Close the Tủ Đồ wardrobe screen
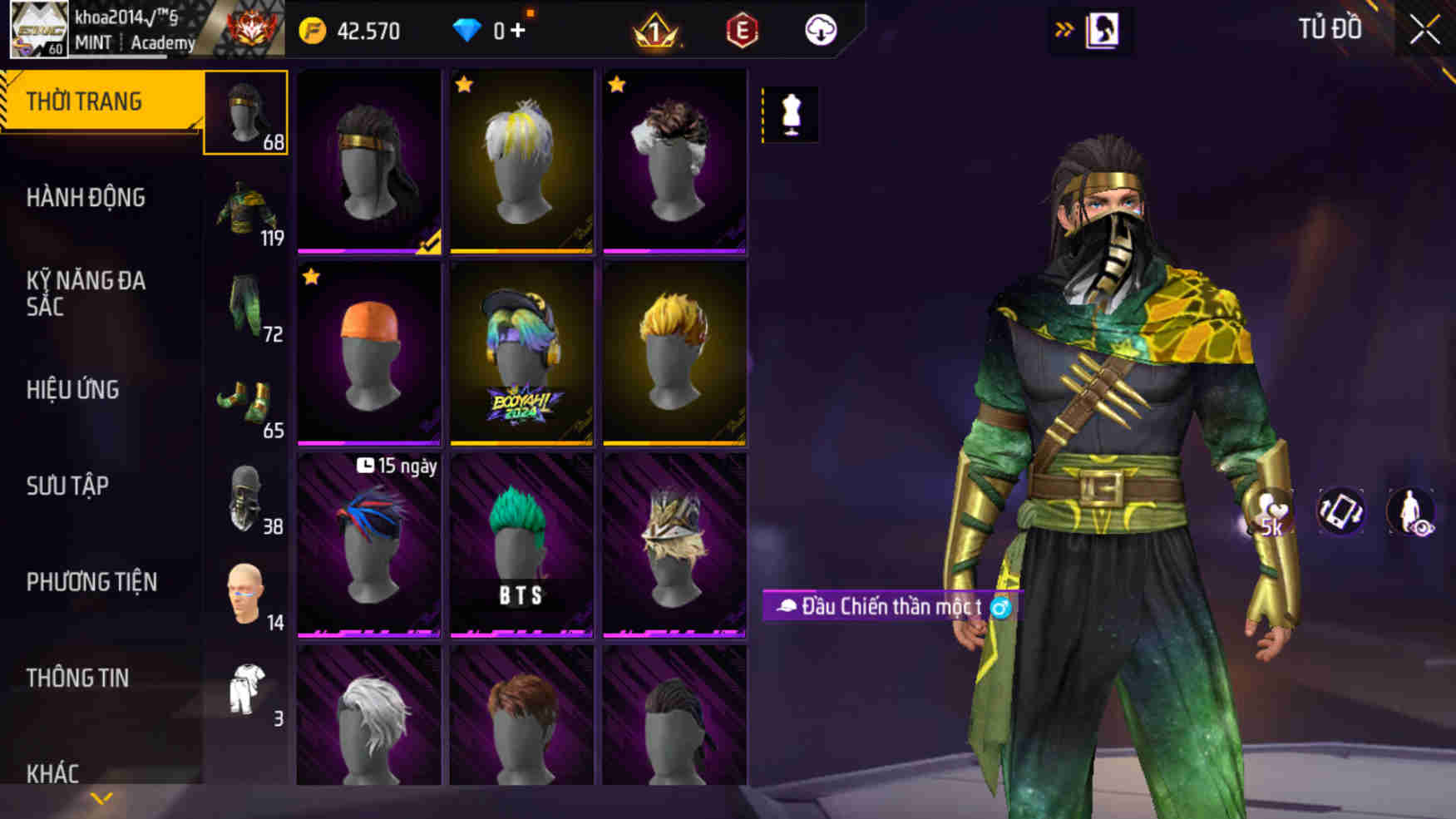Viewport: 1456px width, 819px height. point(1424,31)
